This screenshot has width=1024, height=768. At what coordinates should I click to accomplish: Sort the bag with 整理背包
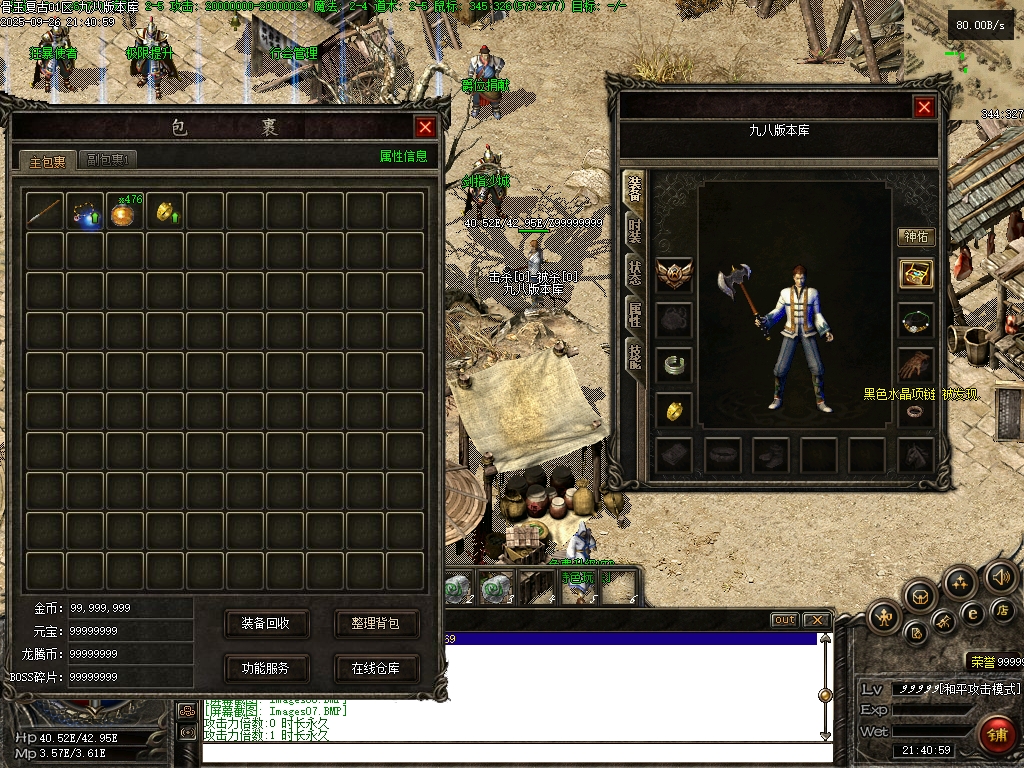375,623
